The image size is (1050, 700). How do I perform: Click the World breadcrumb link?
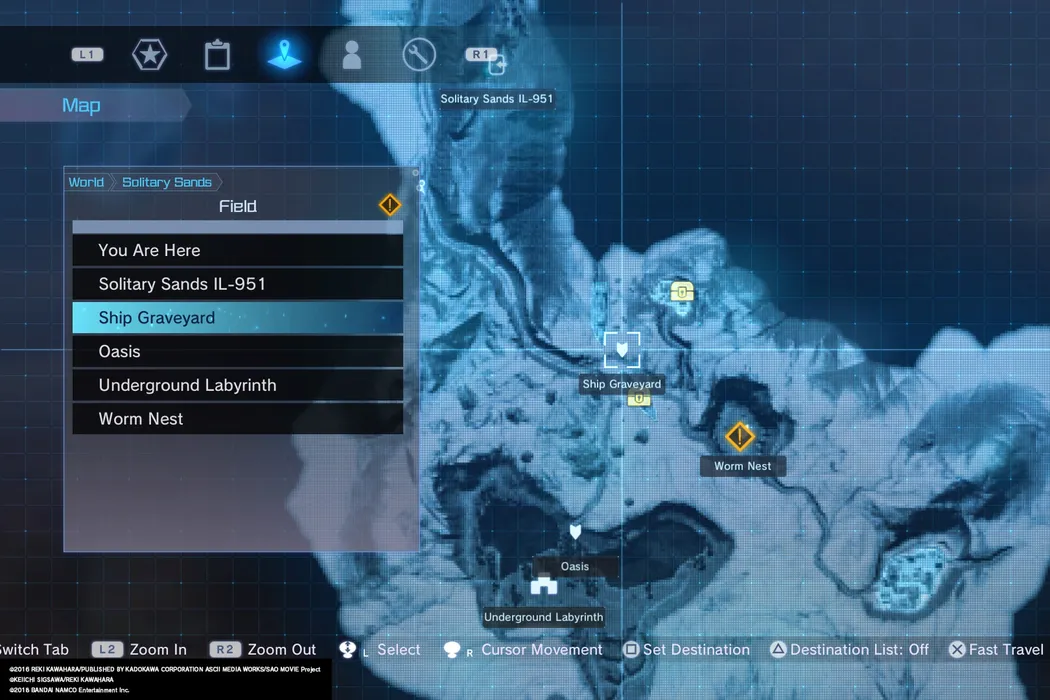pos(86,182)
